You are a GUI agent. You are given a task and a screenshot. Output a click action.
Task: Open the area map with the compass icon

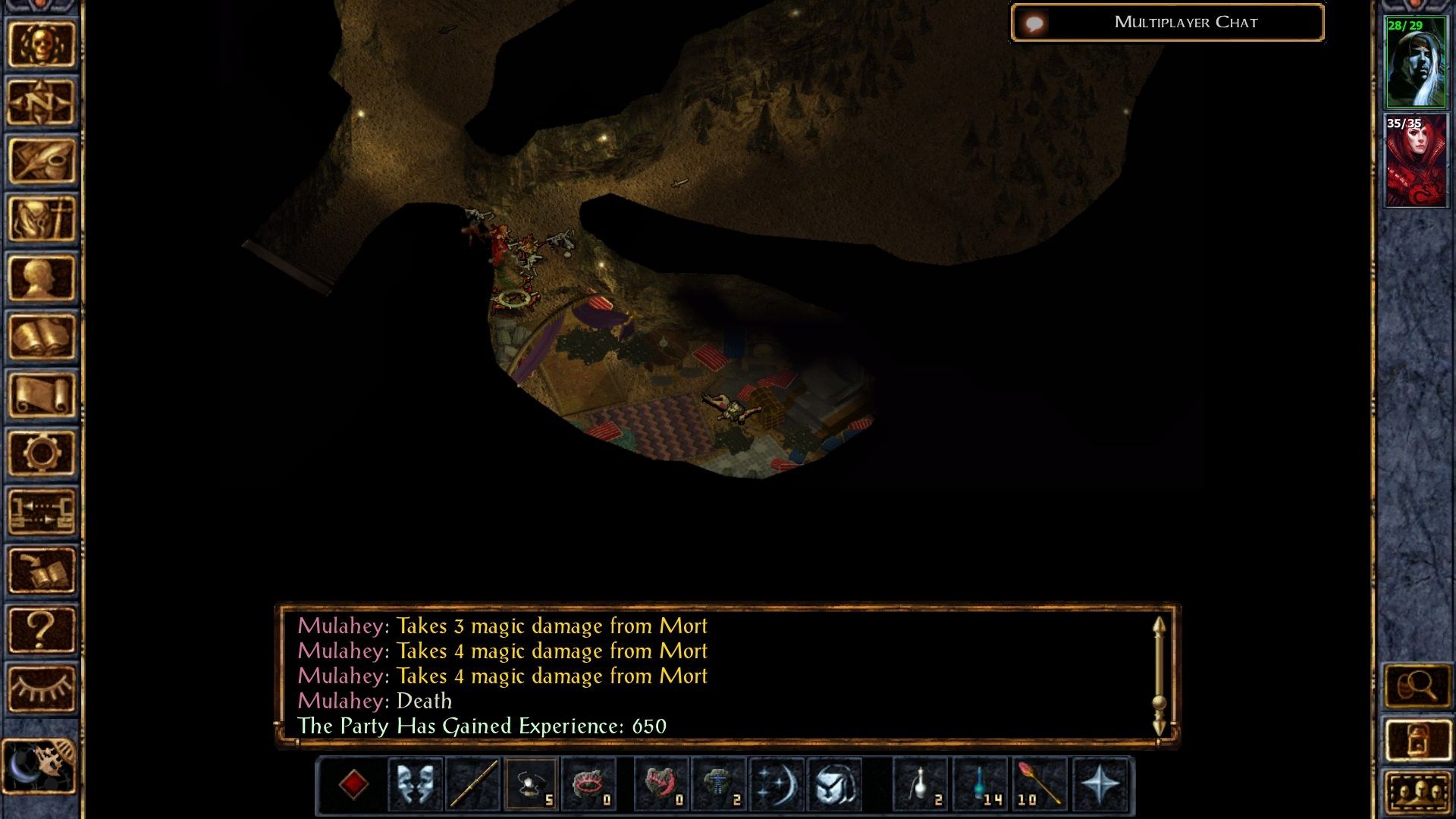click(42, 102)
